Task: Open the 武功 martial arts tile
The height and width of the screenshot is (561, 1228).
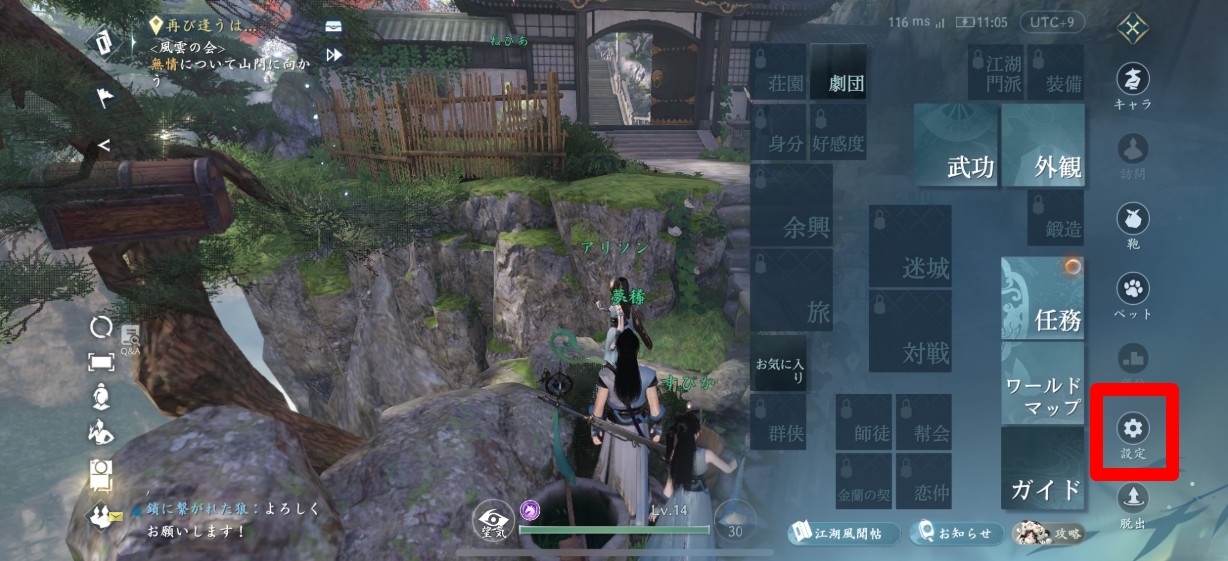Action: click(x=957, y=147)
